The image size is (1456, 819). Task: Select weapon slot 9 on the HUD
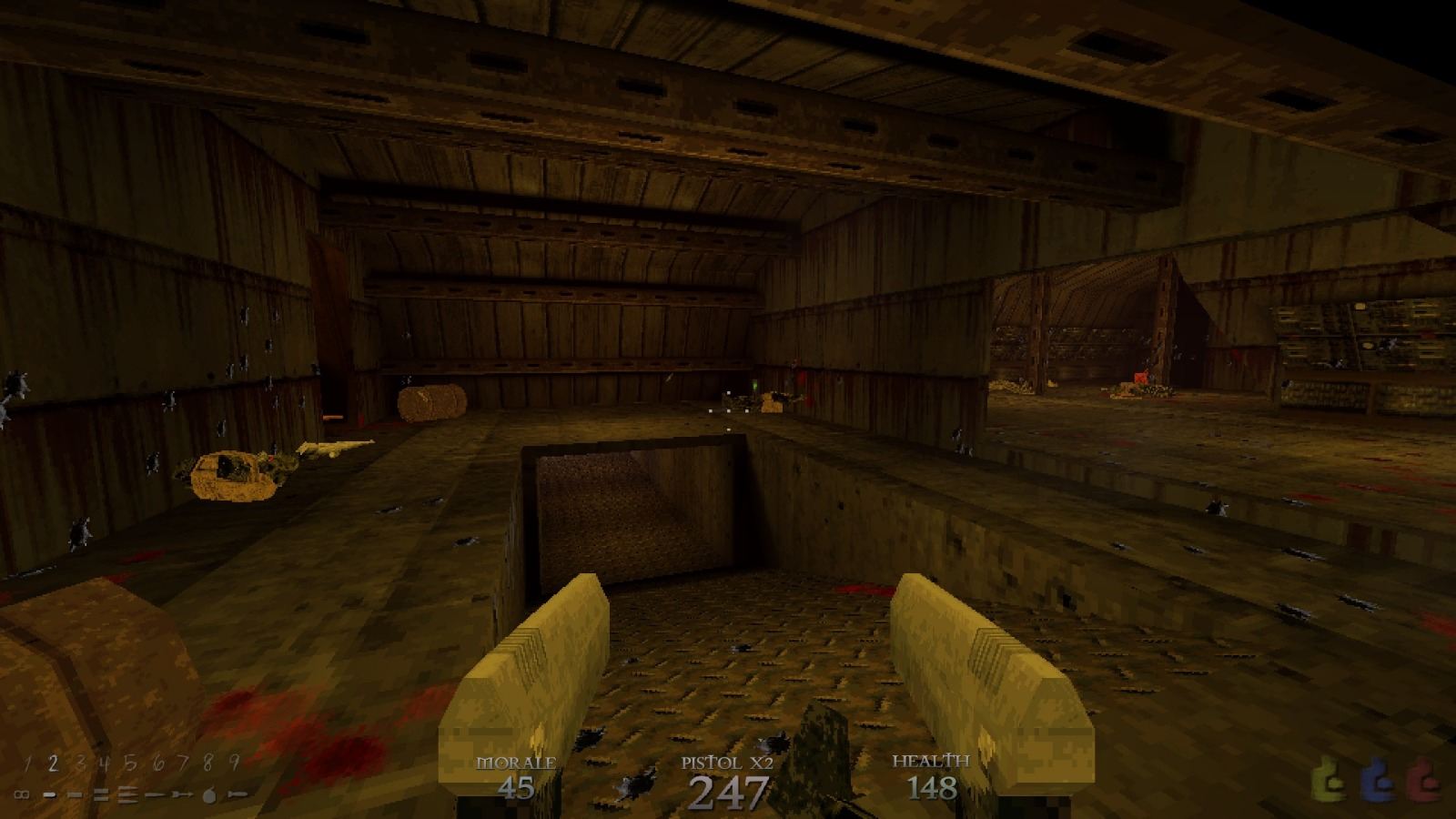coord(233,763)
